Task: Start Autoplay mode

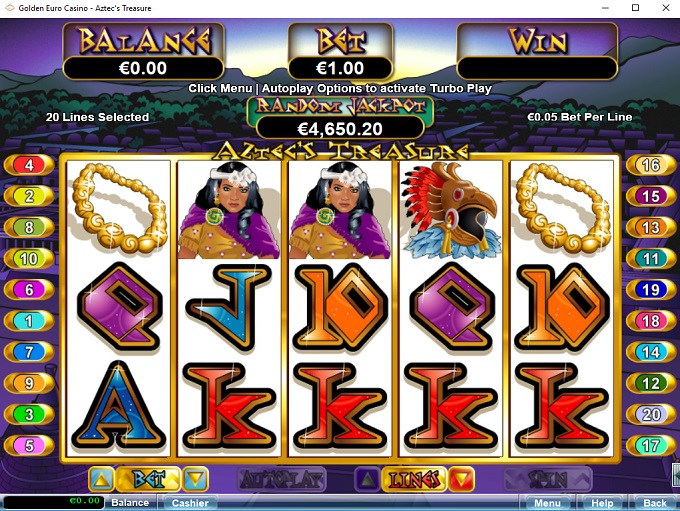Action: pos(282,480)
